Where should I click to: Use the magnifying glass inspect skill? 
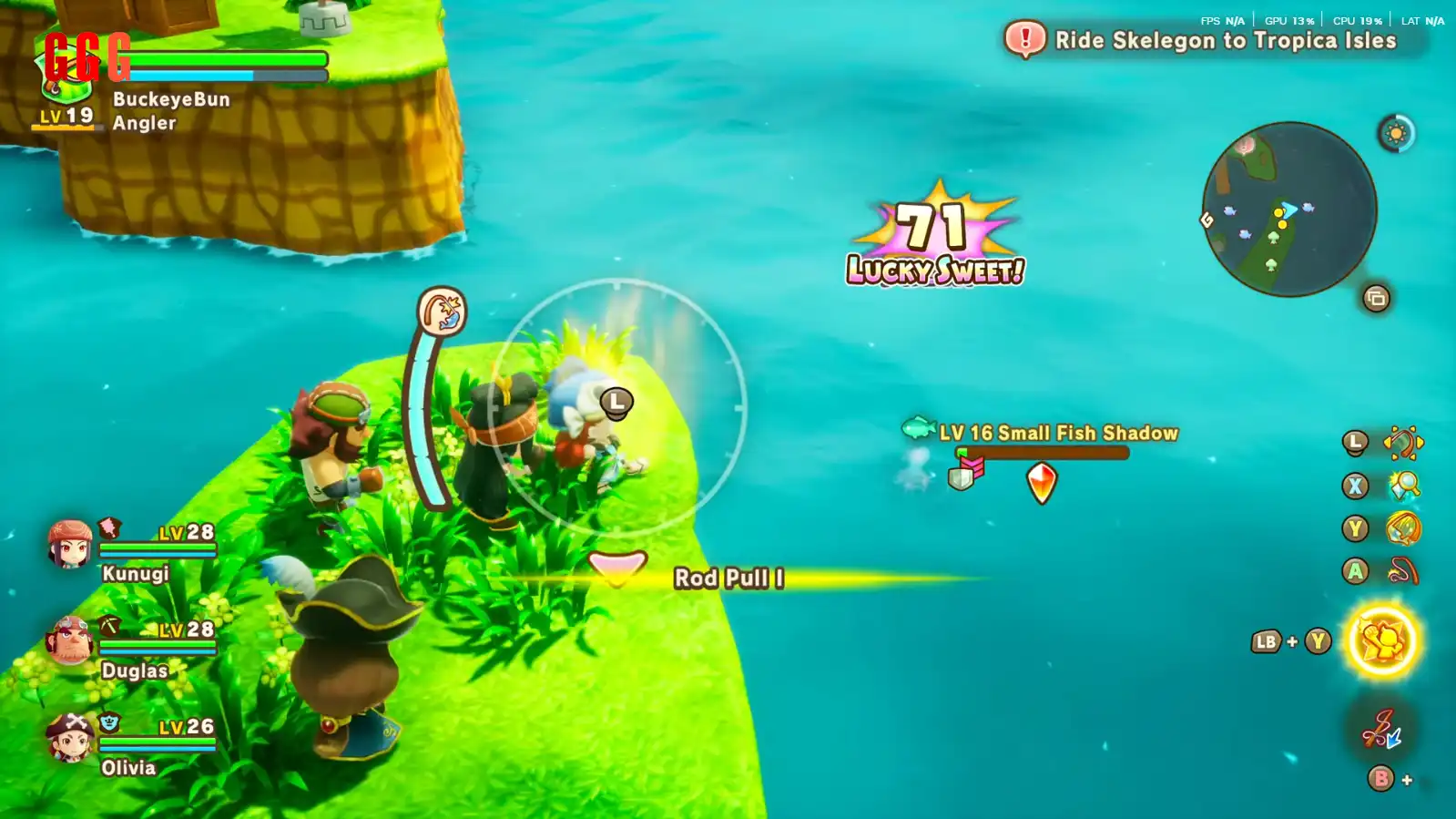coord(1403,486)
